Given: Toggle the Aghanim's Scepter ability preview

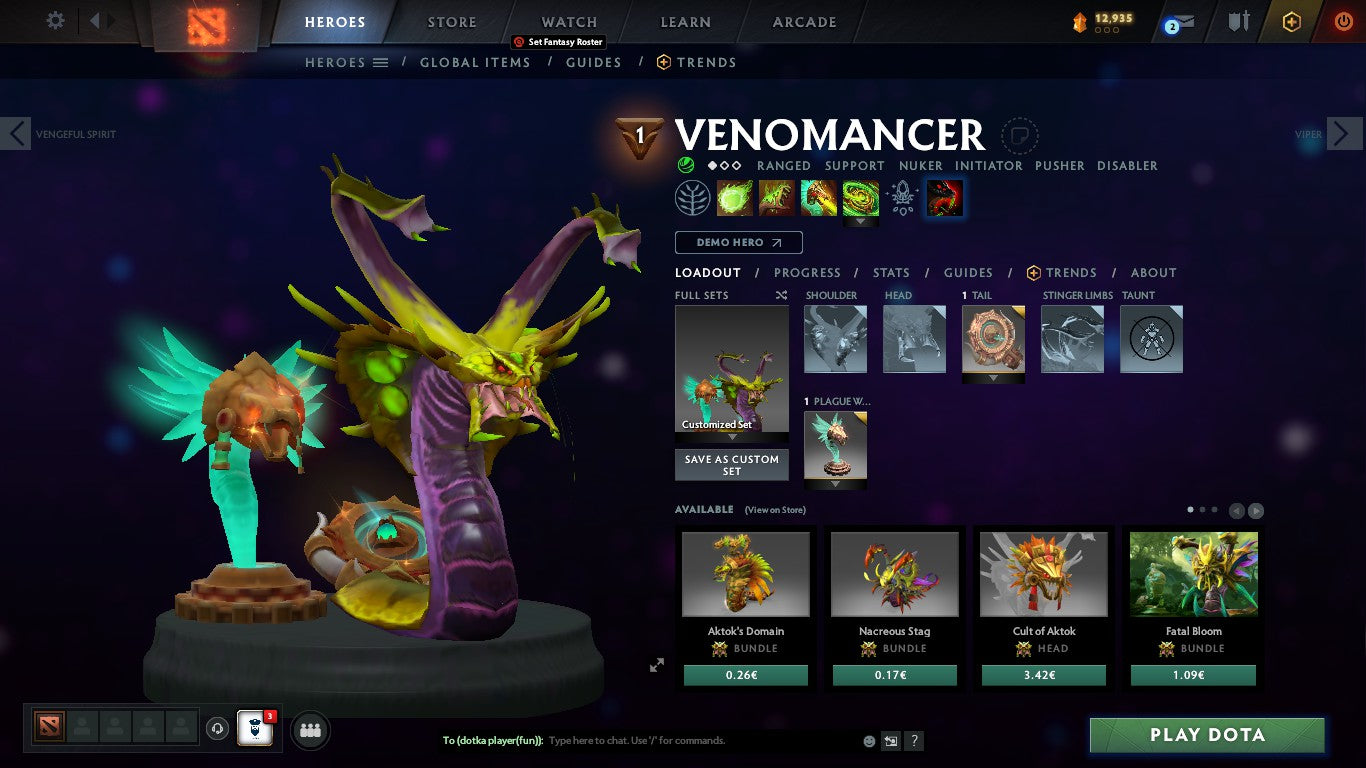Looking at the screenshot, I should pos(902,197).
